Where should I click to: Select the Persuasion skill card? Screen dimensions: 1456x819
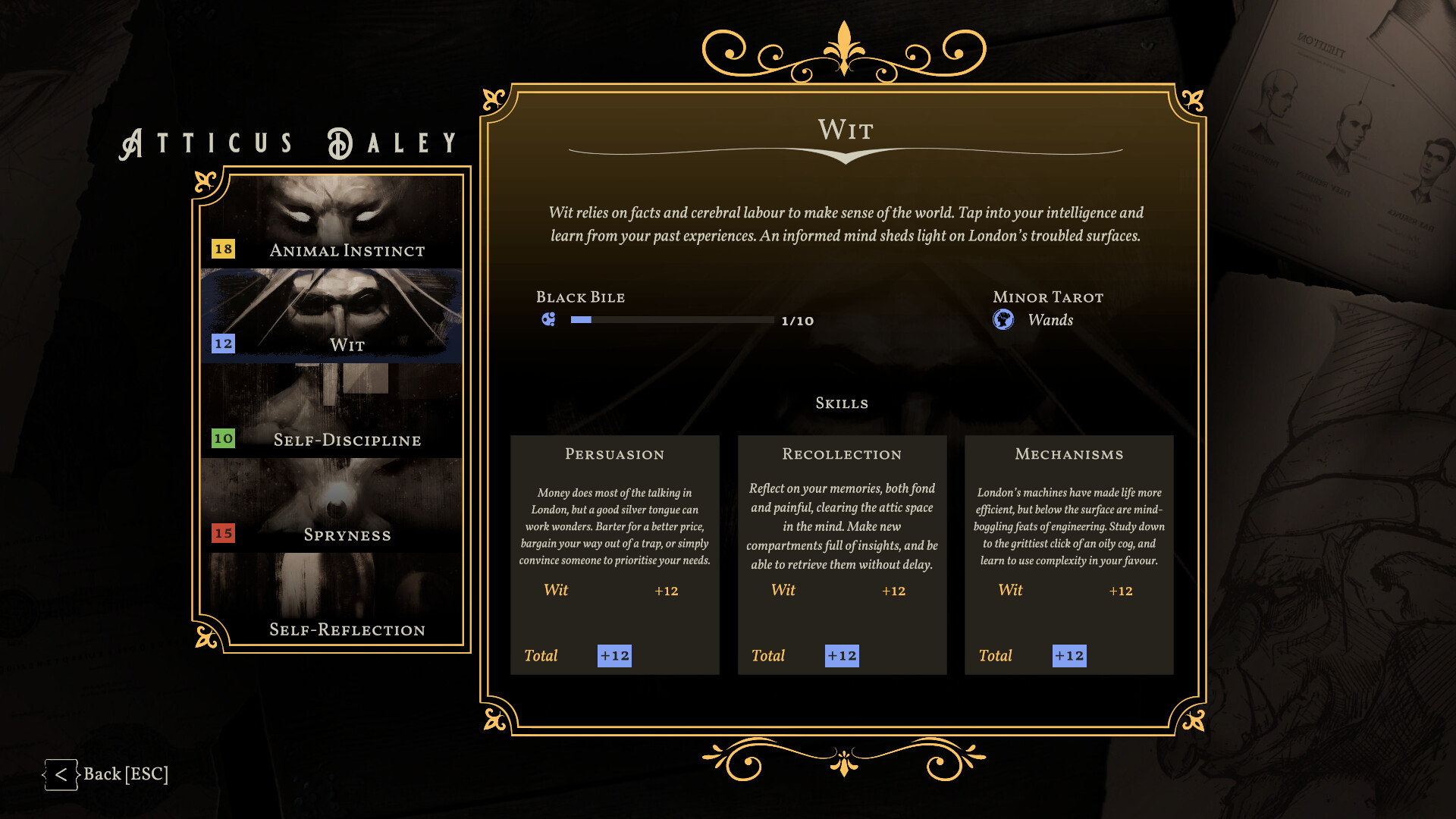pos(615,554)
